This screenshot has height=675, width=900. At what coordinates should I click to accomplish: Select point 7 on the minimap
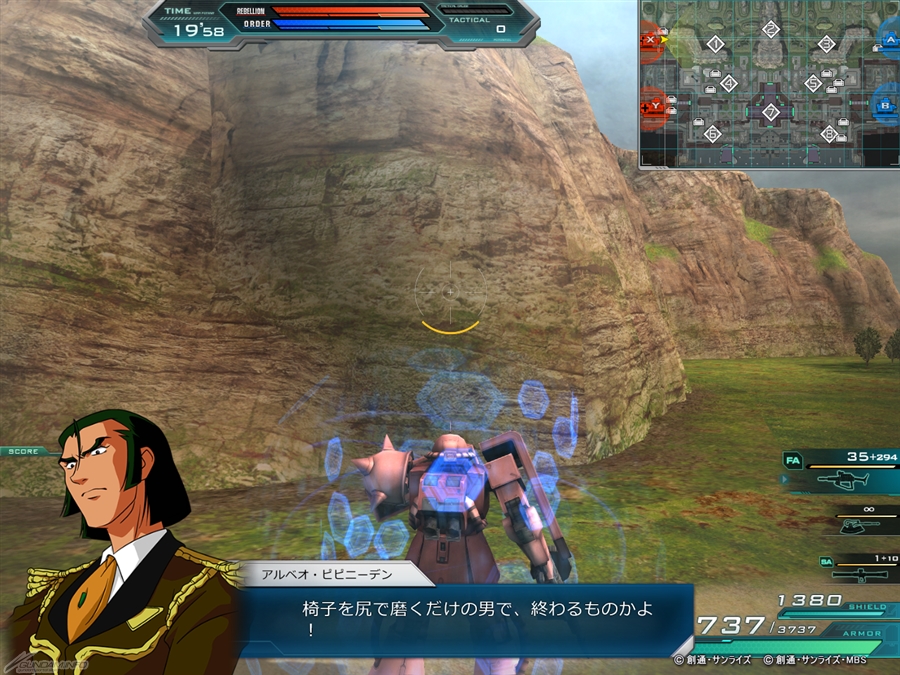770,111
